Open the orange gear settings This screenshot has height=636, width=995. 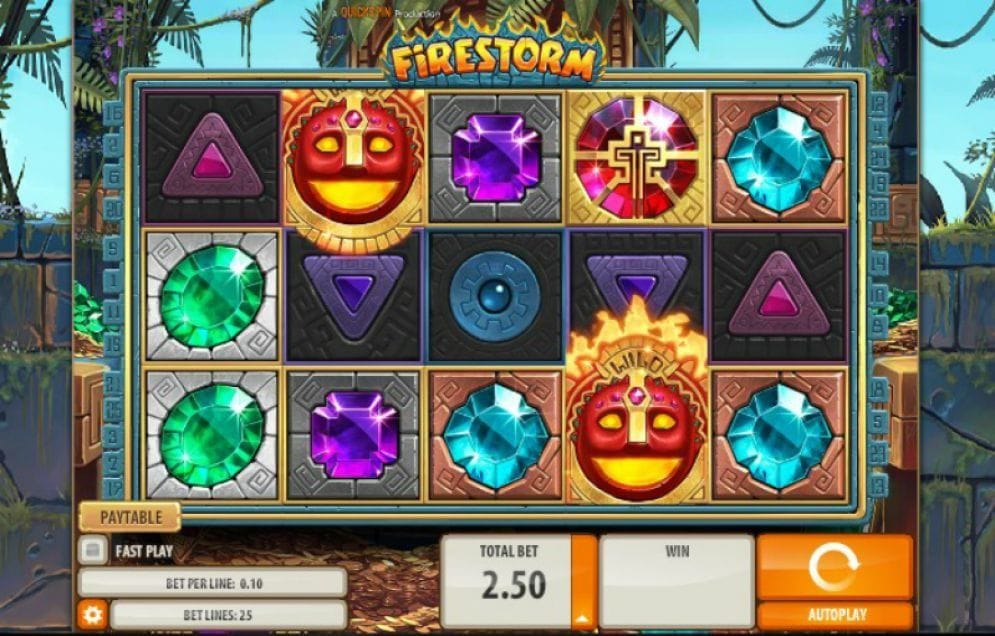point(92,614)
